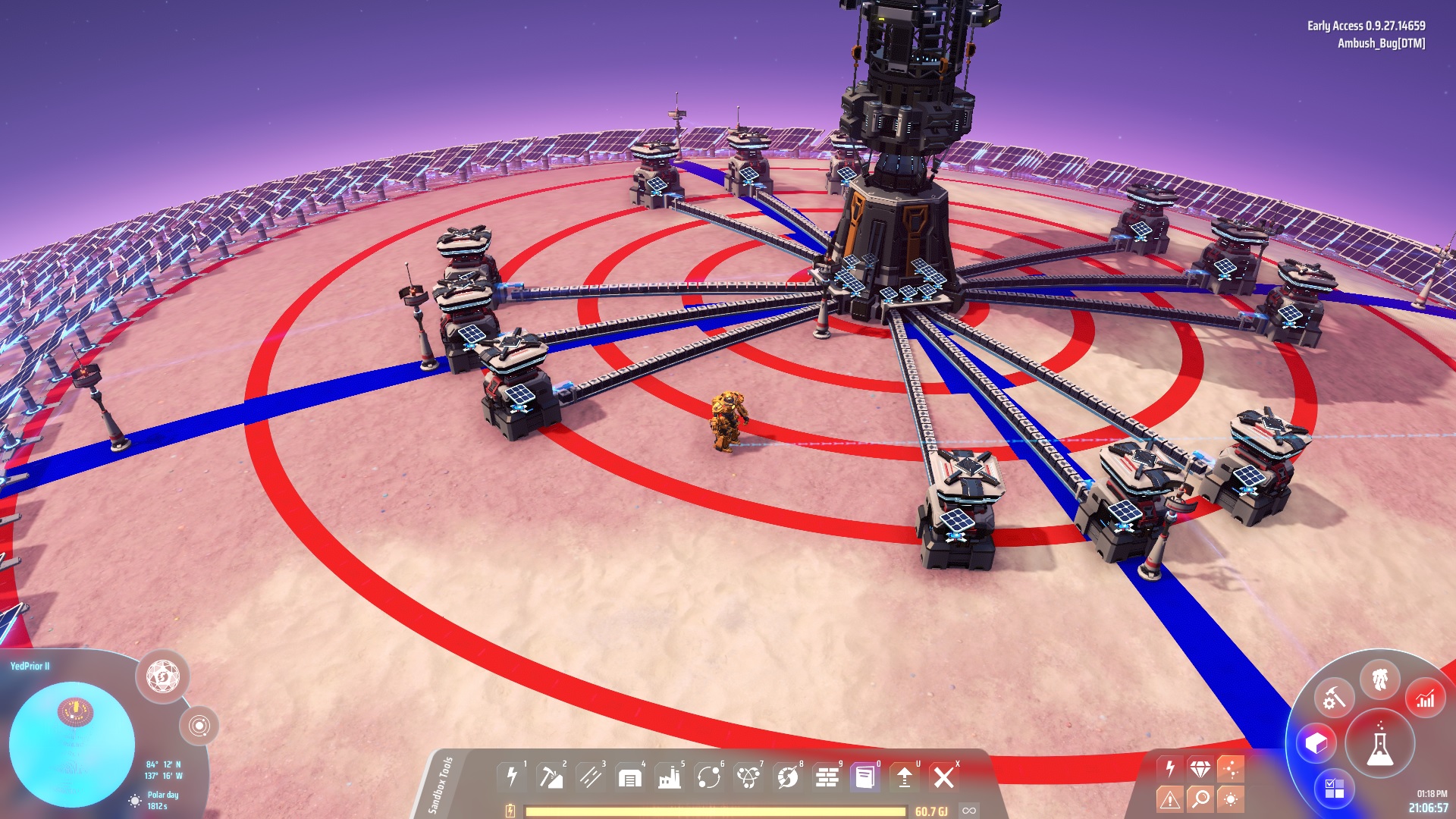
Task: Open the Tech Tree research flask
Action: (1380, 742)
